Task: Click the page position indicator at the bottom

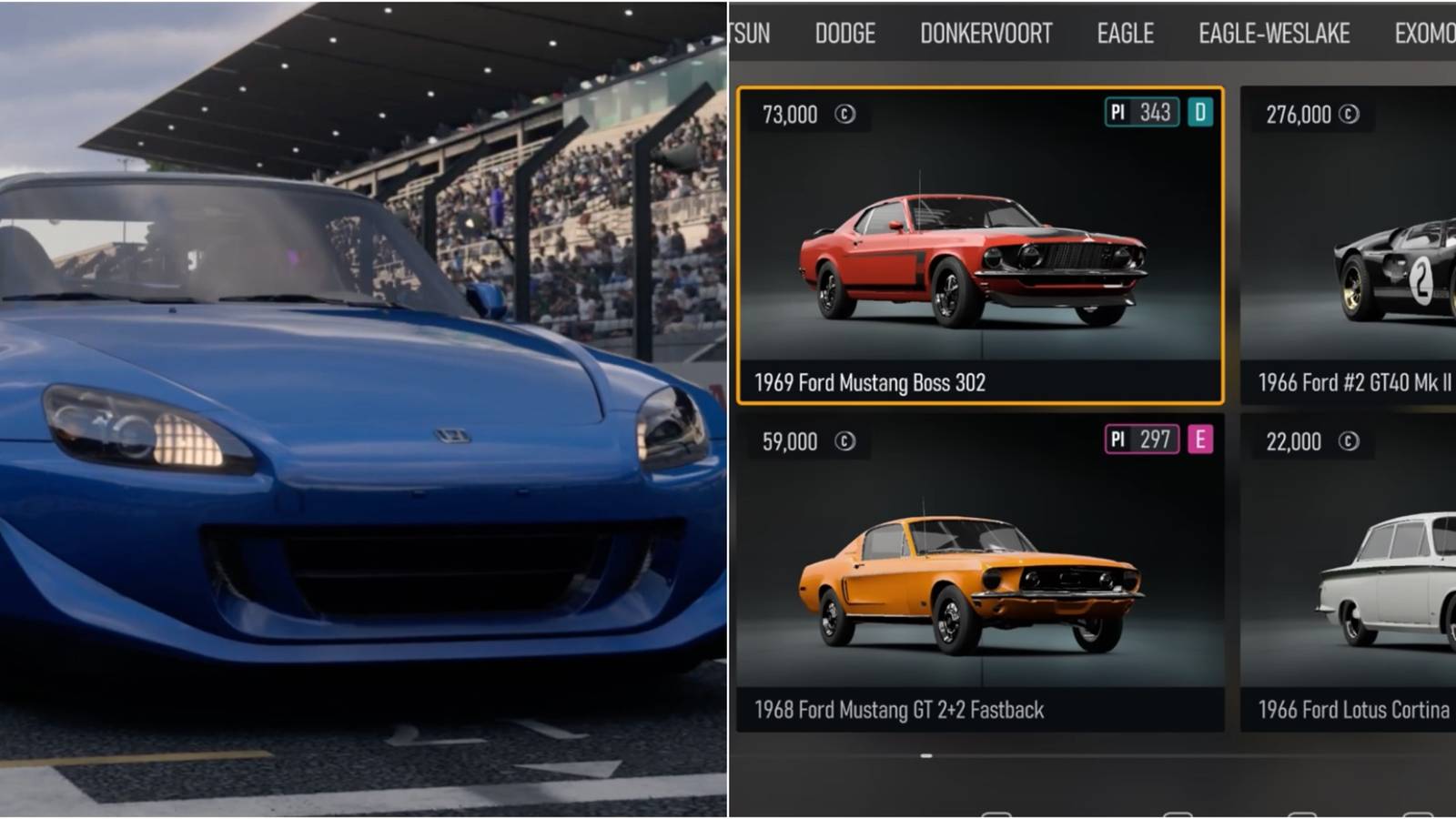Action: [x=925, y=755]
